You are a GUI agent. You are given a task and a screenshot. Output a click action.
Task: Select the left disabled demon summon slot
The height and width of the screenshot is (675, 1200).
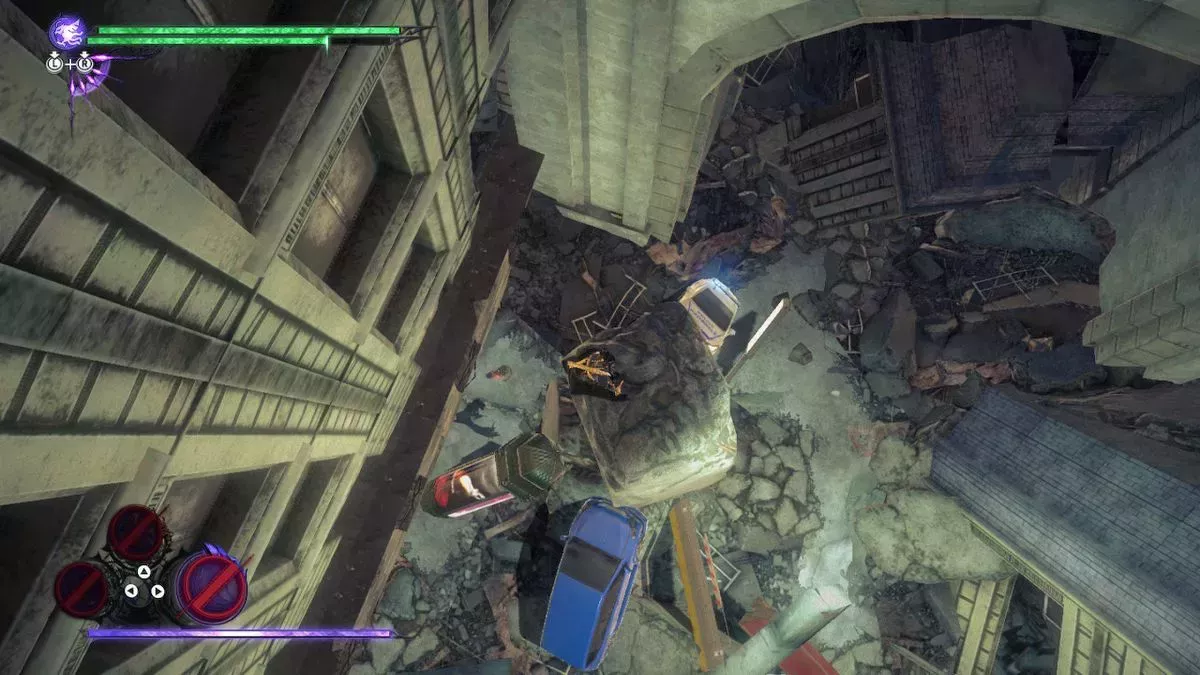click(x=84, y=588)
